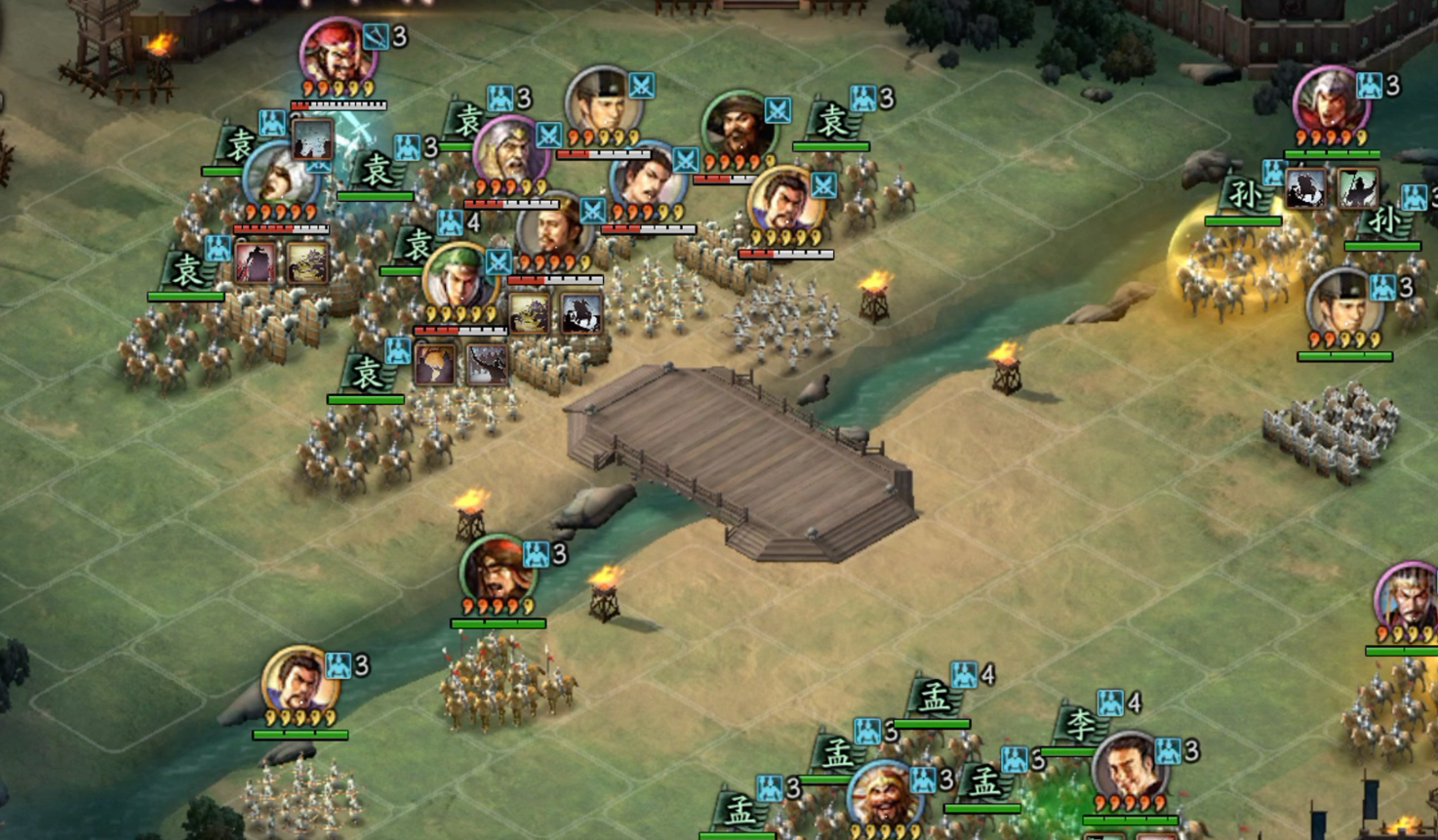Choose the silver-helmeted general in red armour

(x=1330, y=101)
